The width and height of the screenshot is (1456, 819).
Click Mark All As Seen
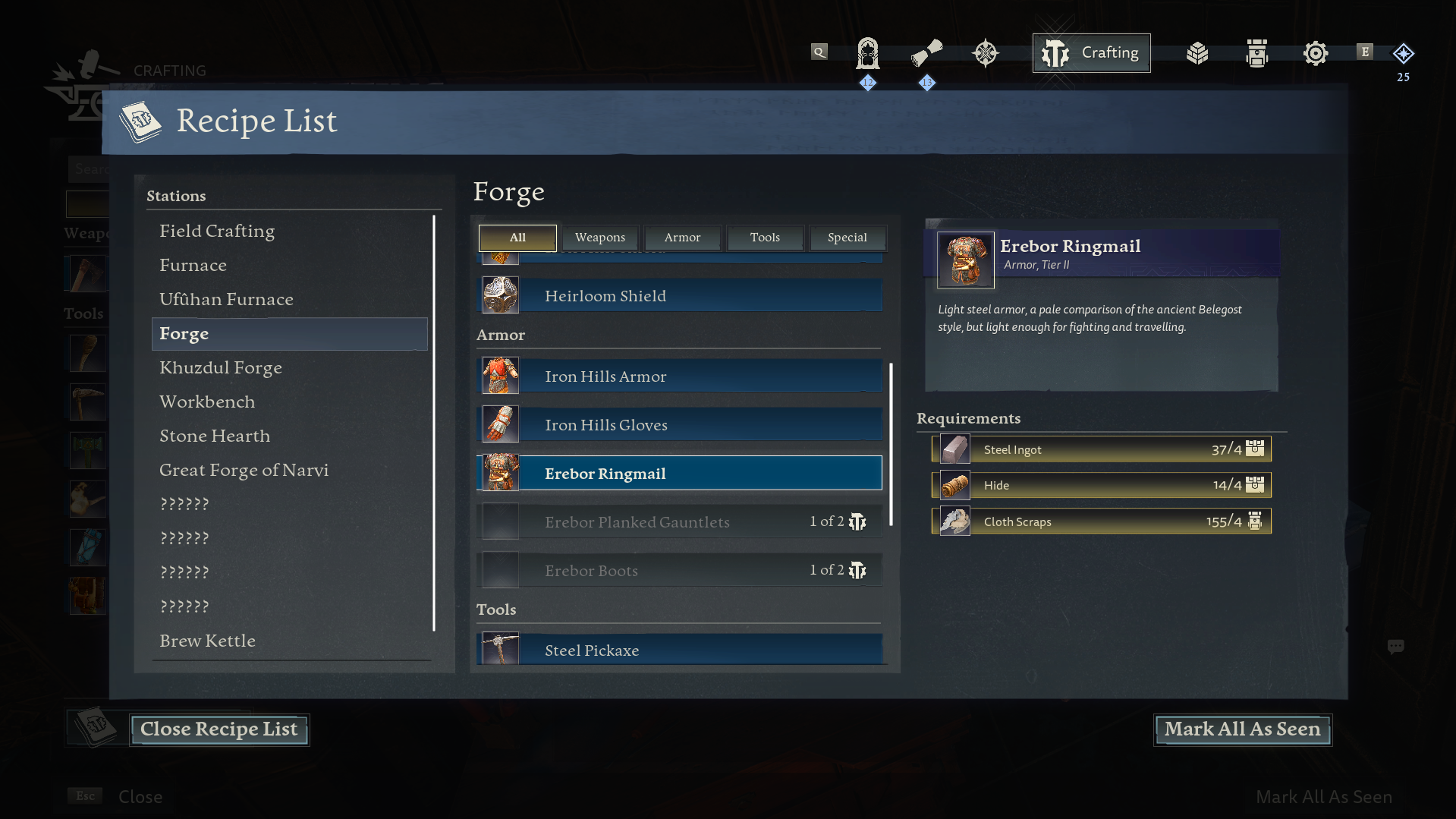tap(1241, 729)
